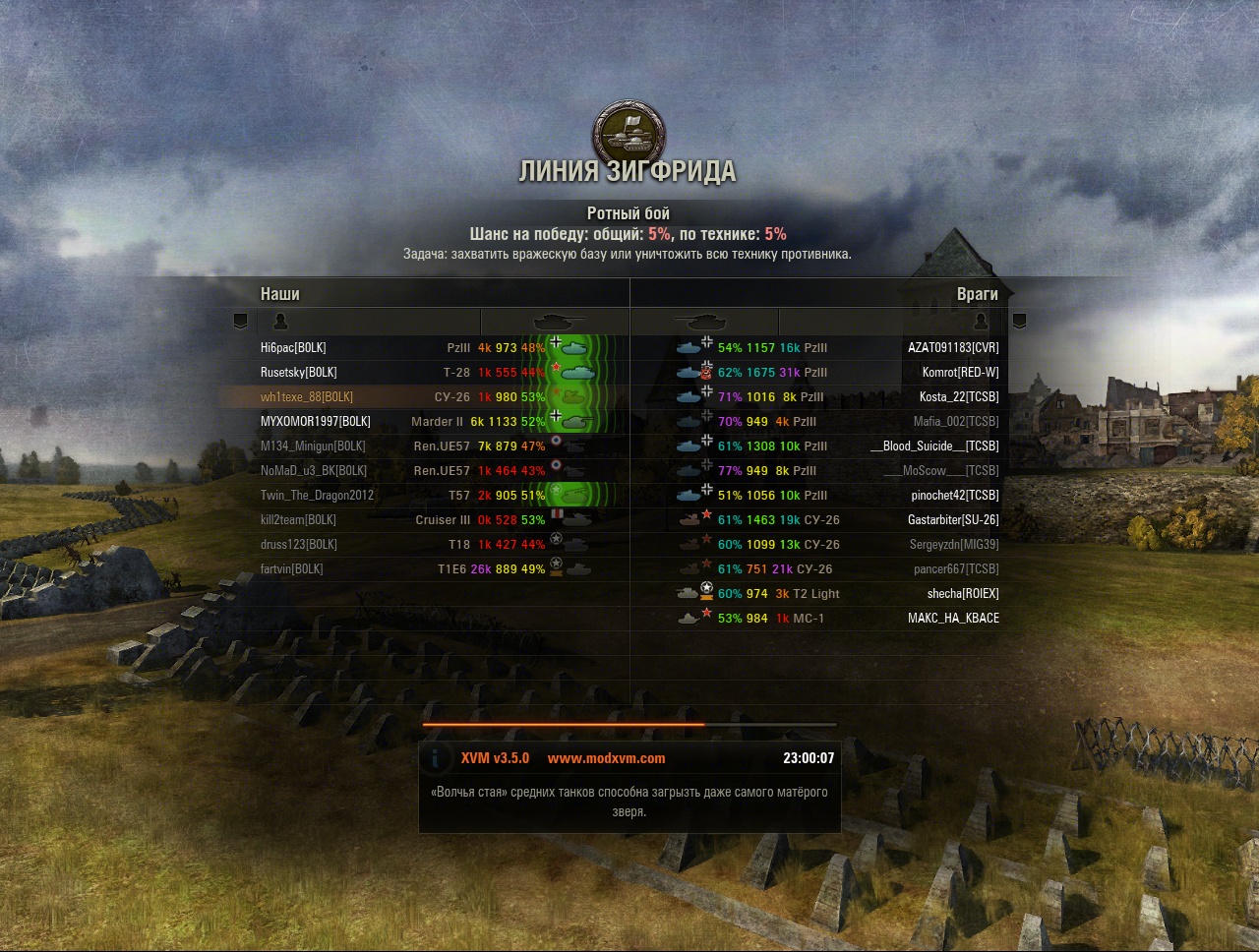Select player Hi6pac in the allied list
Image resolution: width=1259 pixels, height=952 pixels.
coord(293,348)
